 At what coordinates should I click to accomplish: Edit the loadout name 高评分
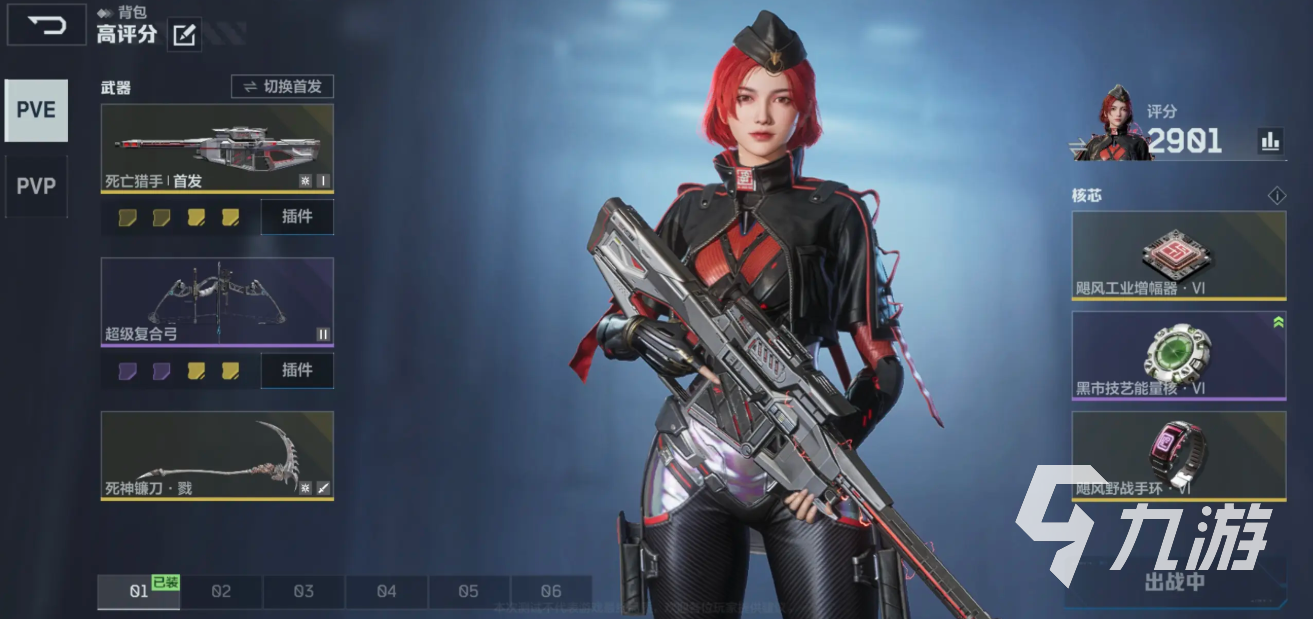[184, 35]
